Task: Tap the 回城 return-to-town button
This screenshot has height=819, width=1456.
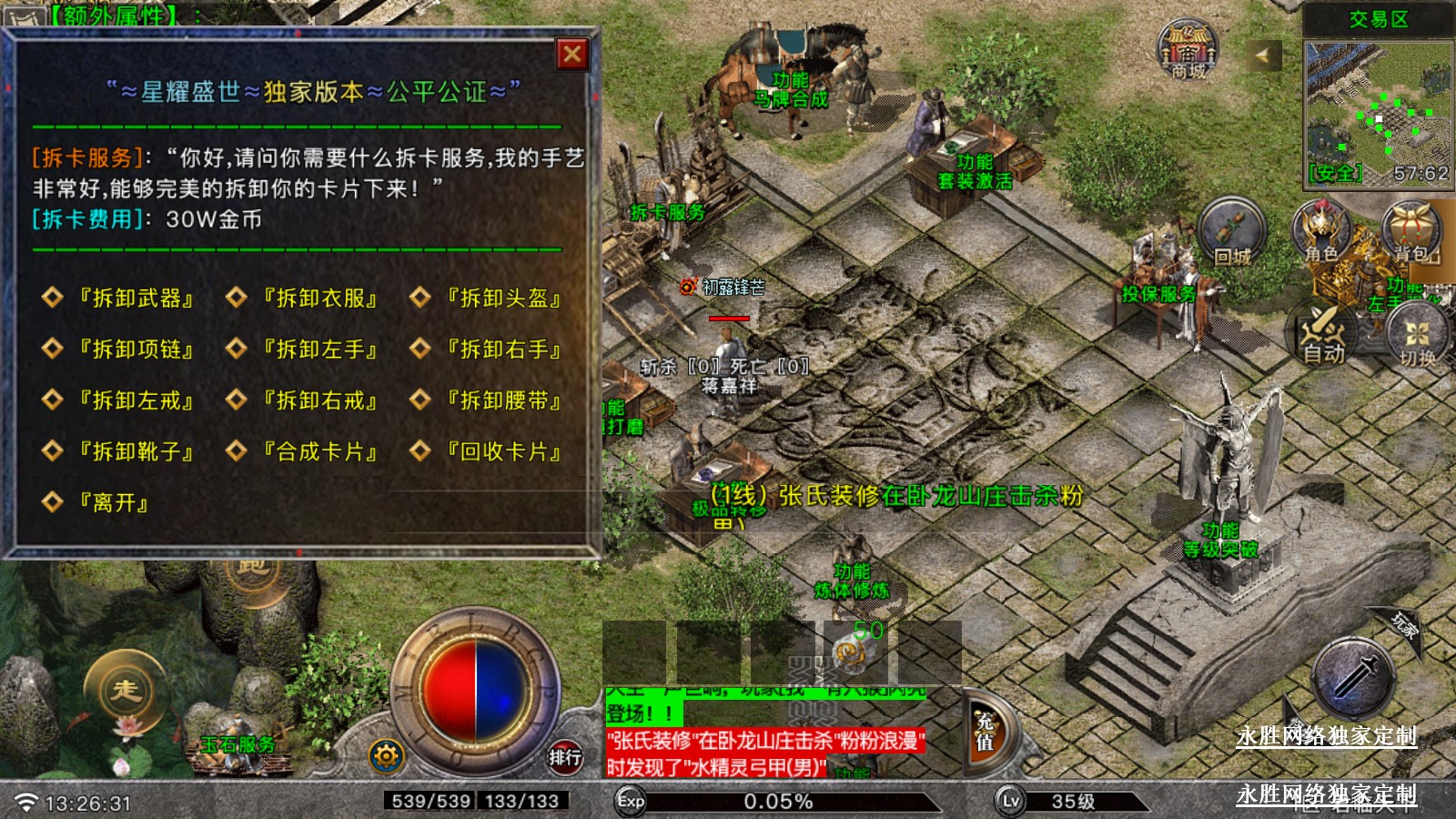Action: pos(1232,234)
